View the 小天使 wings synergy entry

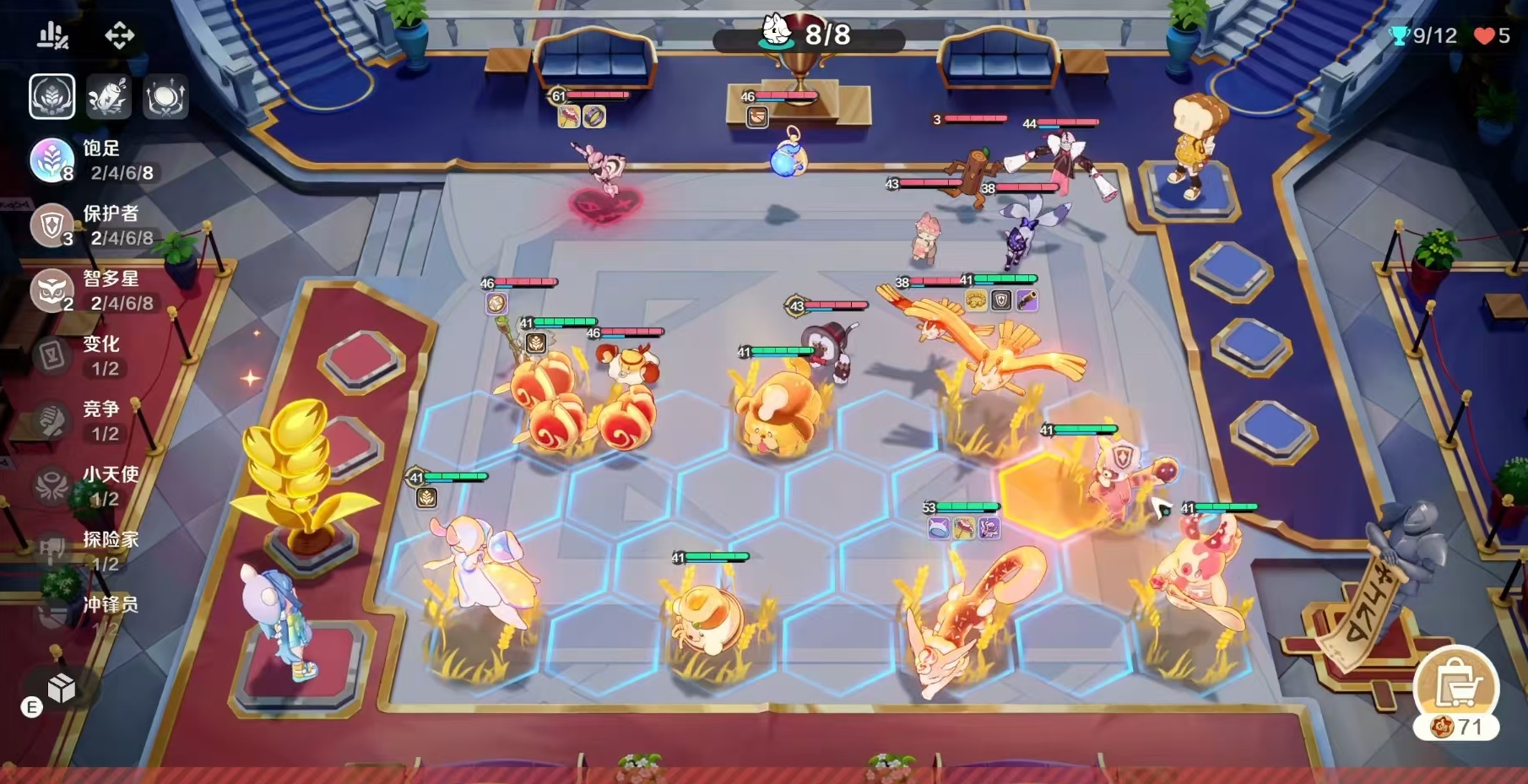[84, 485]
